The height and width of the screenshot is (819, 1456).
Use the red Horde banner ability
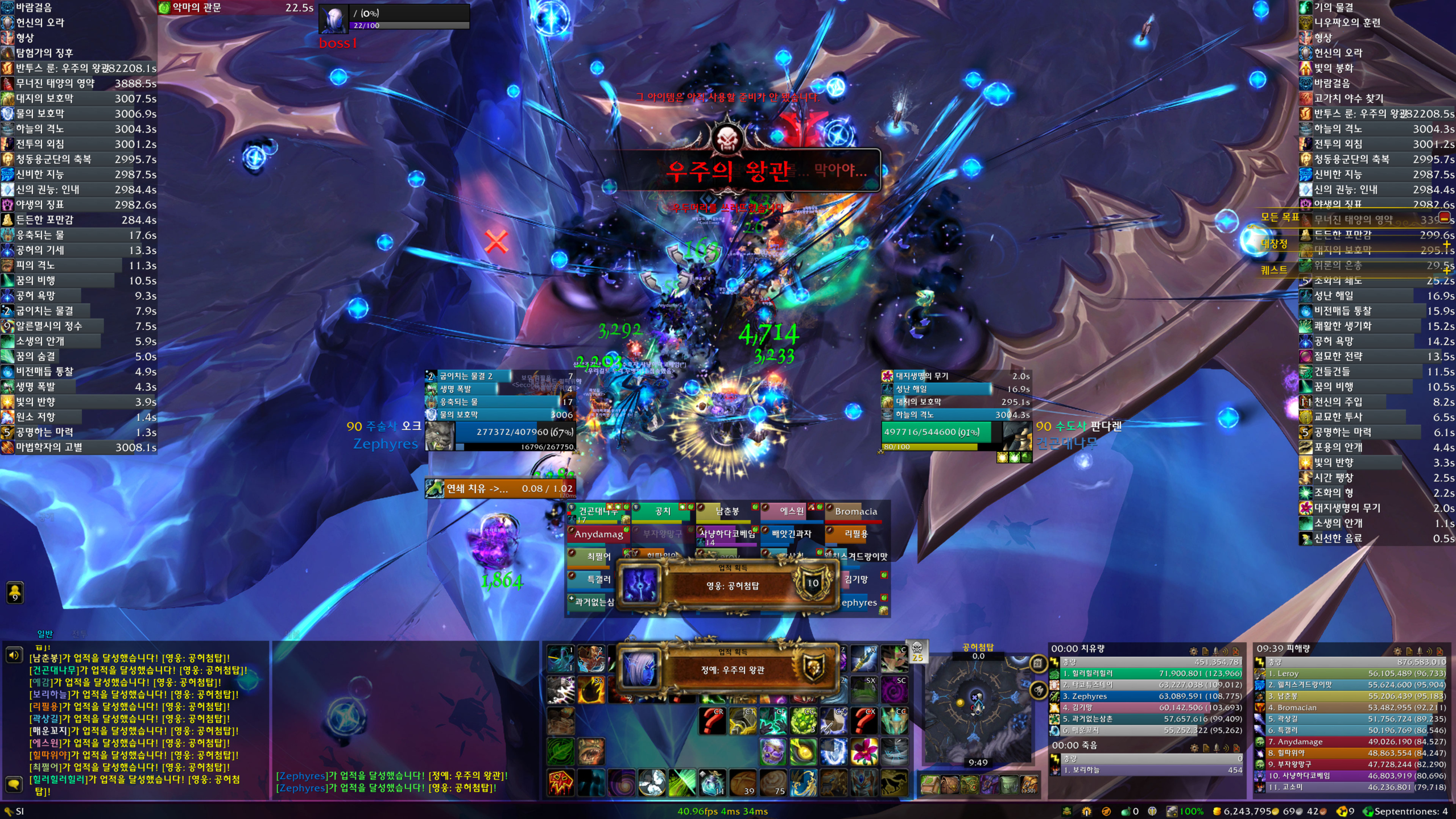[x=560, y=783]
